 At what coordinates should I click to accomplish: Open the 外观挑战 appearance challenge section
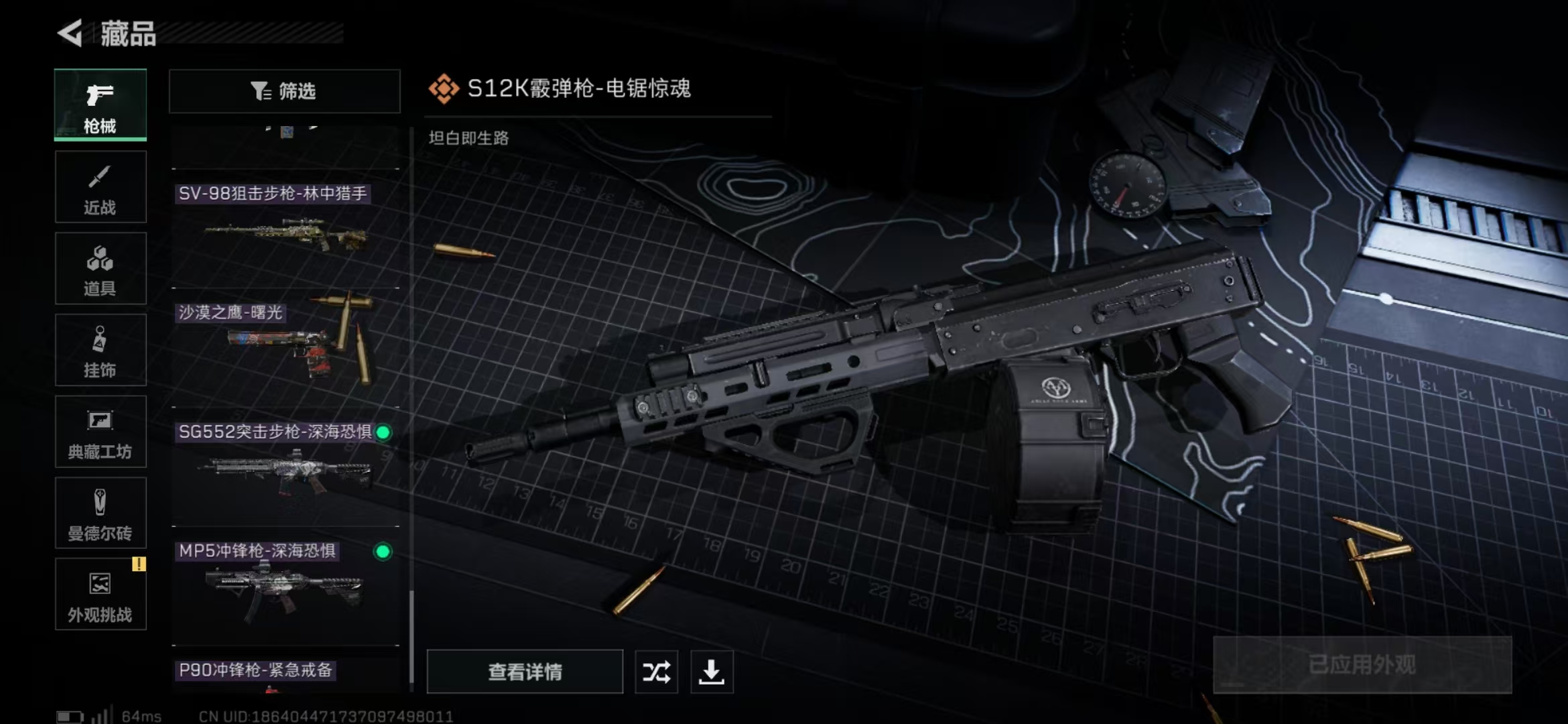[100, 595]
